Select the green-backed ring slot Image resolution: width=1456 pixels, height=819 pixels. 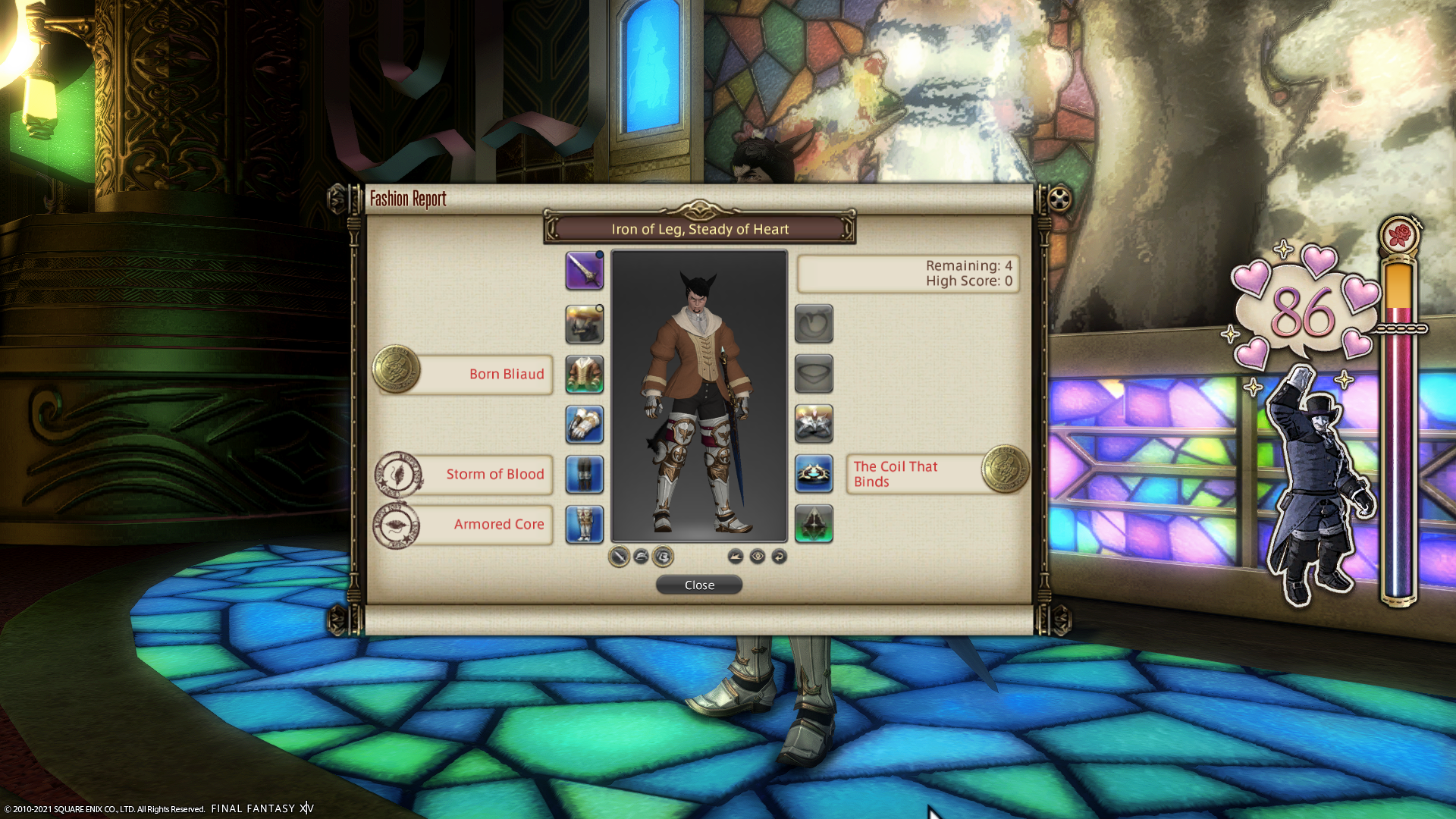pos(814,524)
